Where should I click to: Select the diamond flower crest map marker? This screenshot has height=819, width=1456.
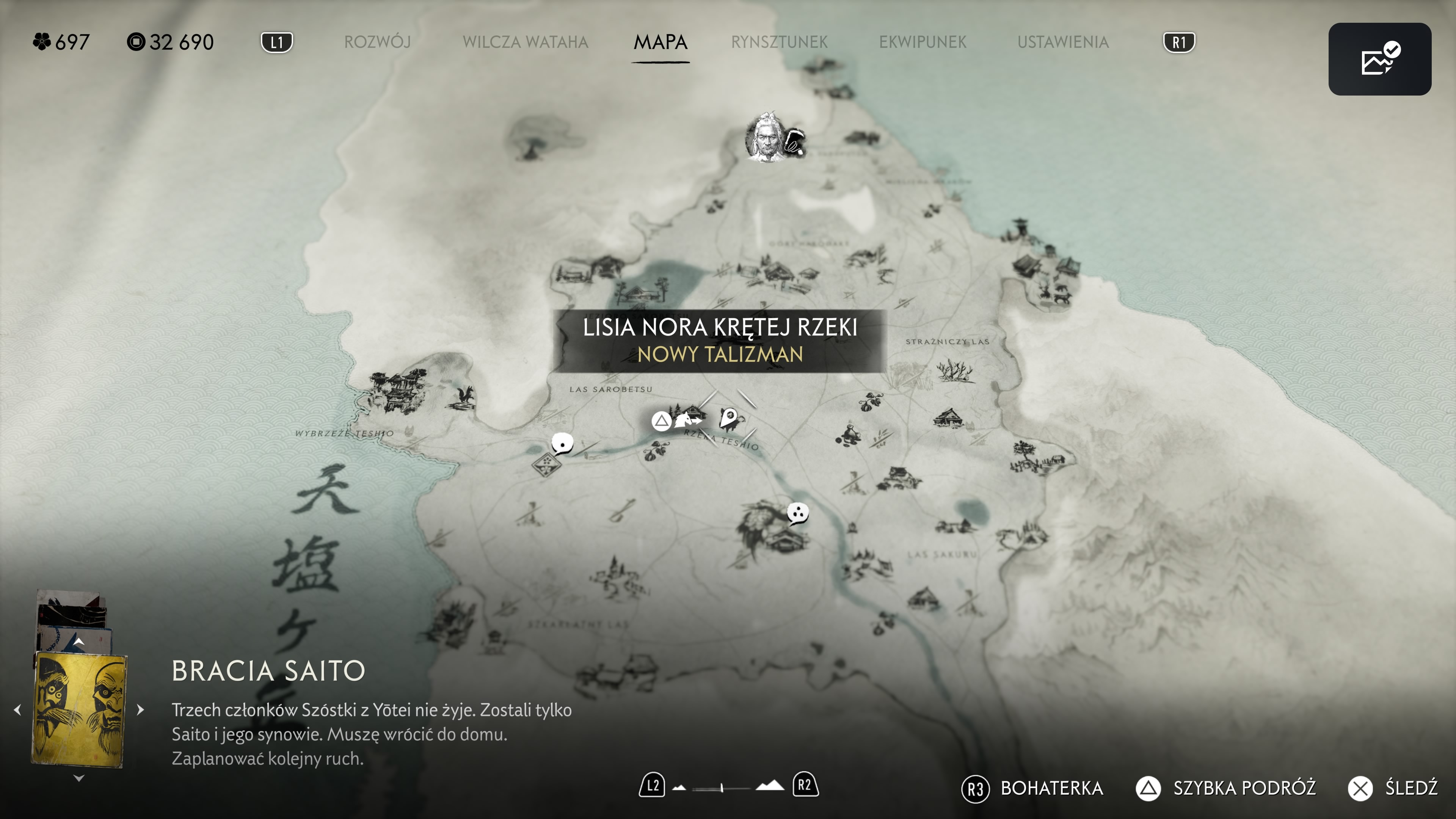tap(546, 464)
